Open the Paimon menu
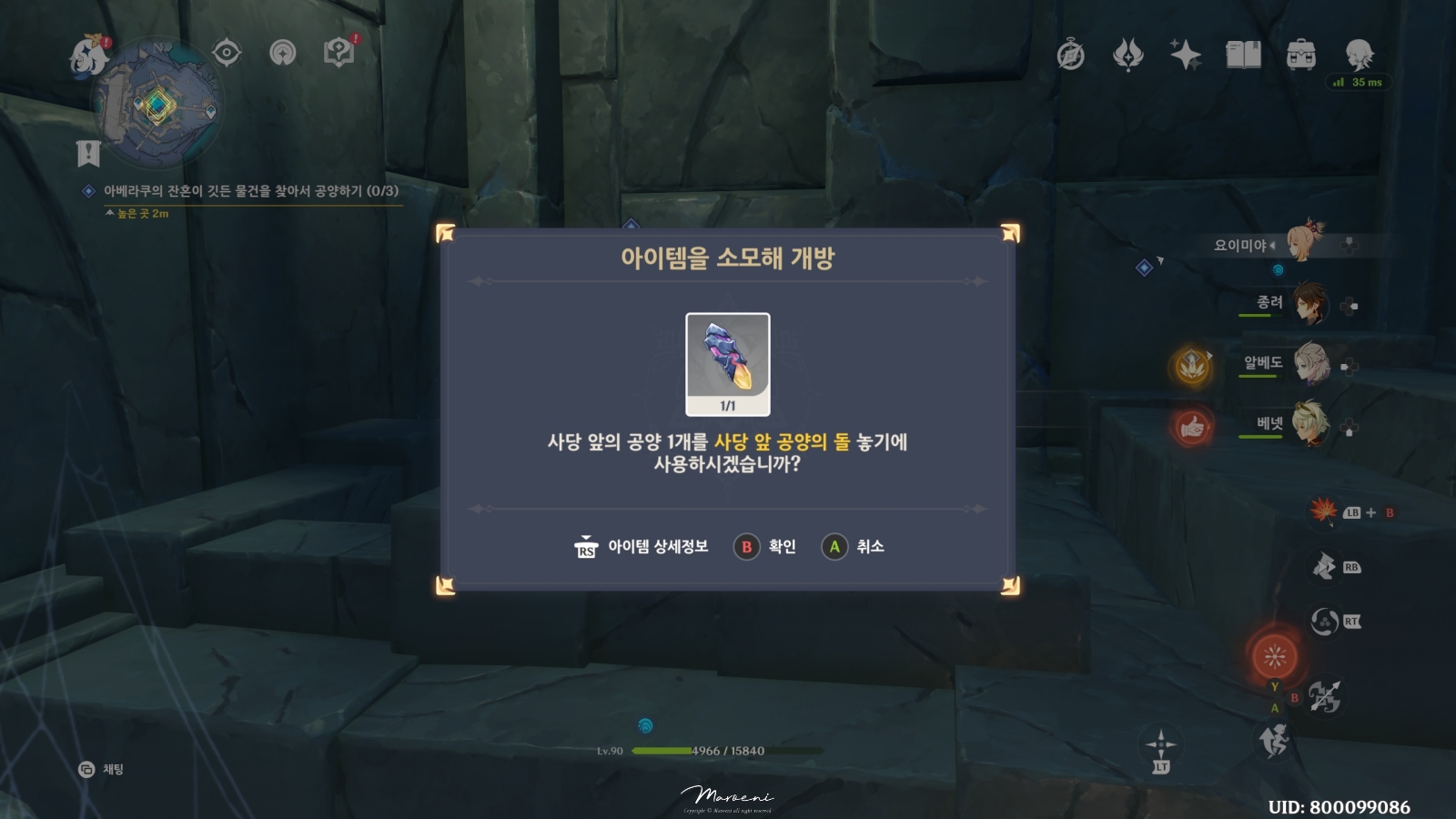Image resolution: width=1456 pixels, height=819 pixels. pos(86,52)
